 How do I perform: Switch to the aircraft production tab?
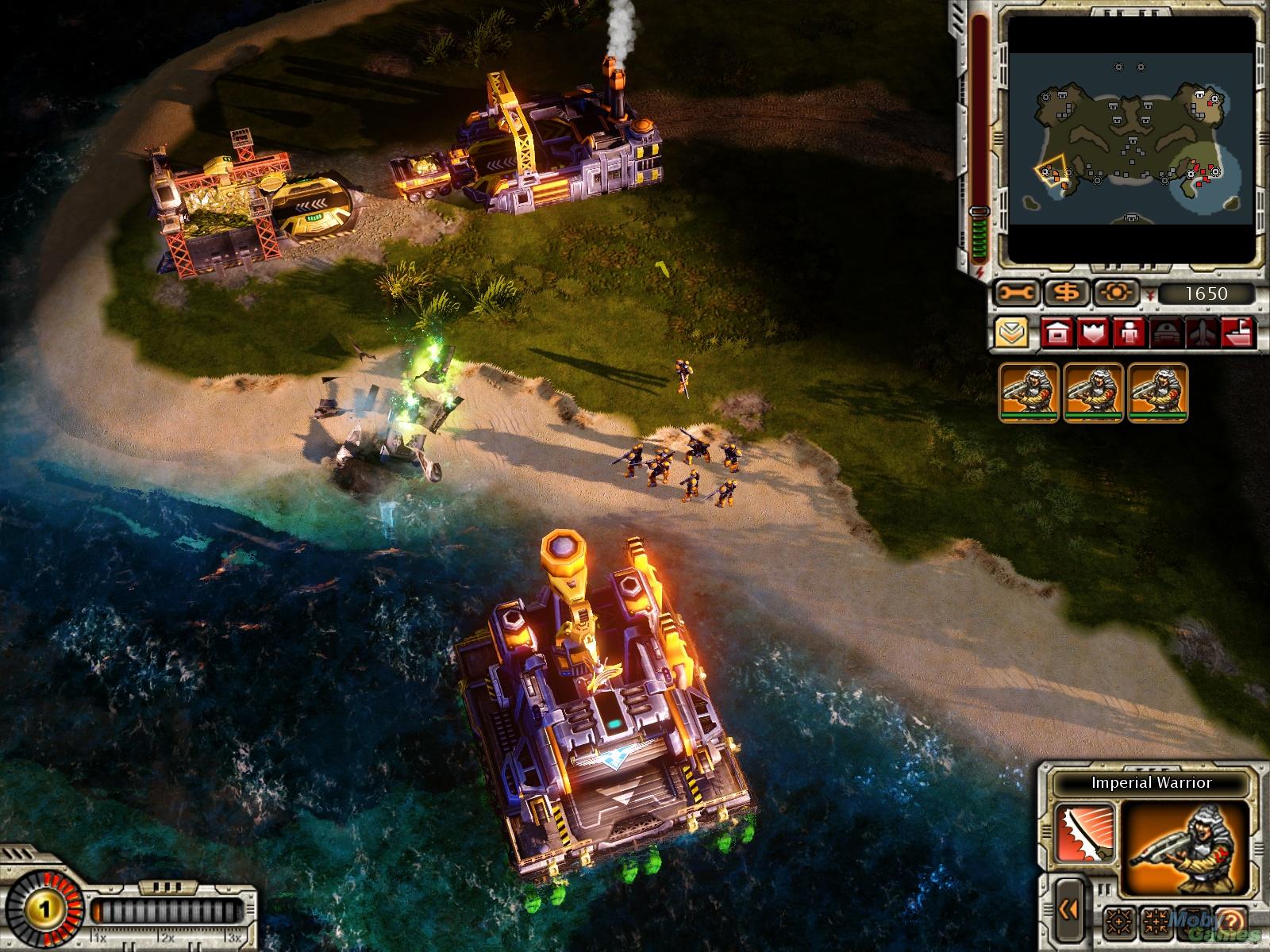(1202, 333)
